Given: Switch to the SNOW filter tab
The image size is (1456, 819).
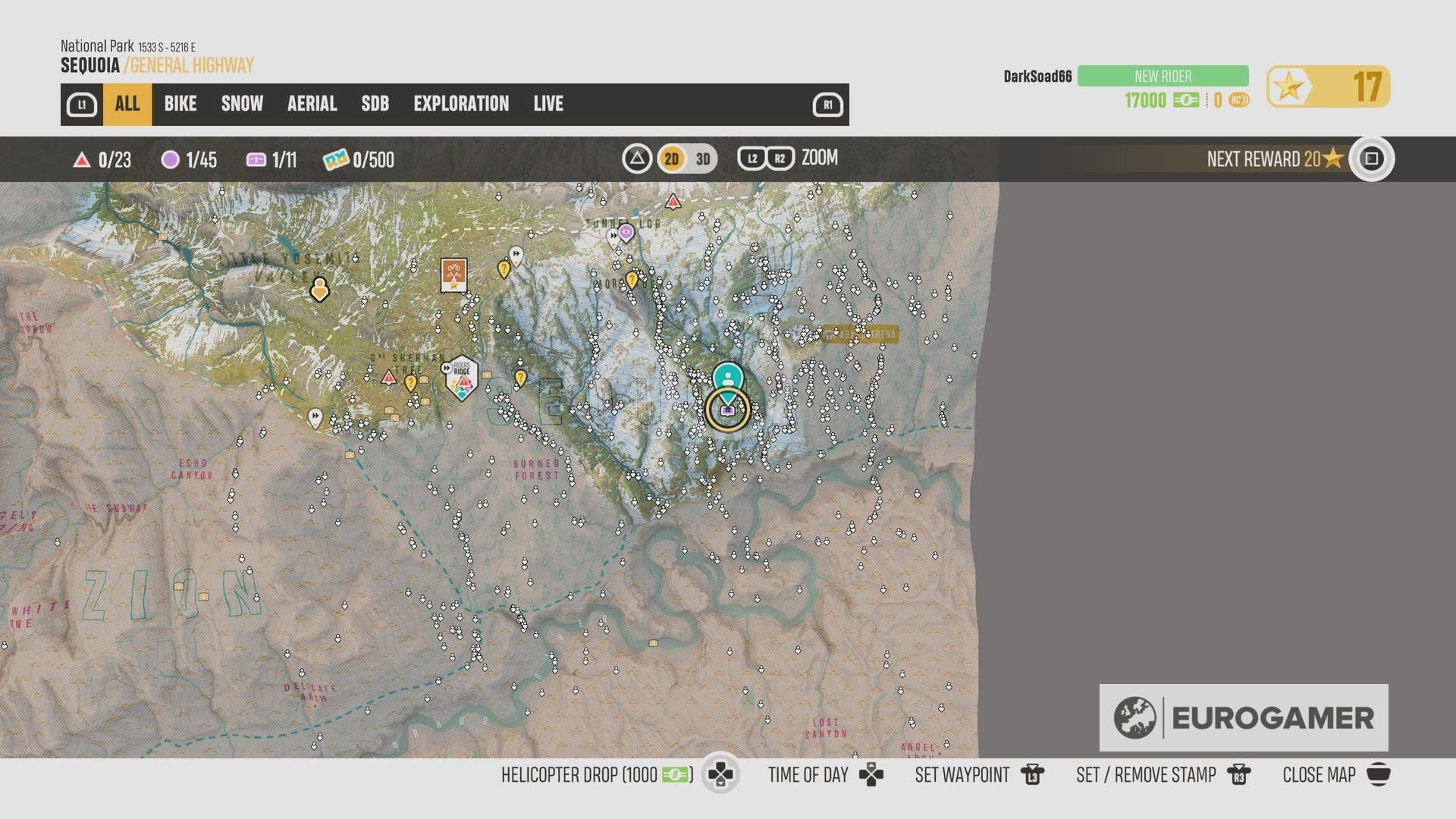Looking at the screenshot, I should (241, 104).
